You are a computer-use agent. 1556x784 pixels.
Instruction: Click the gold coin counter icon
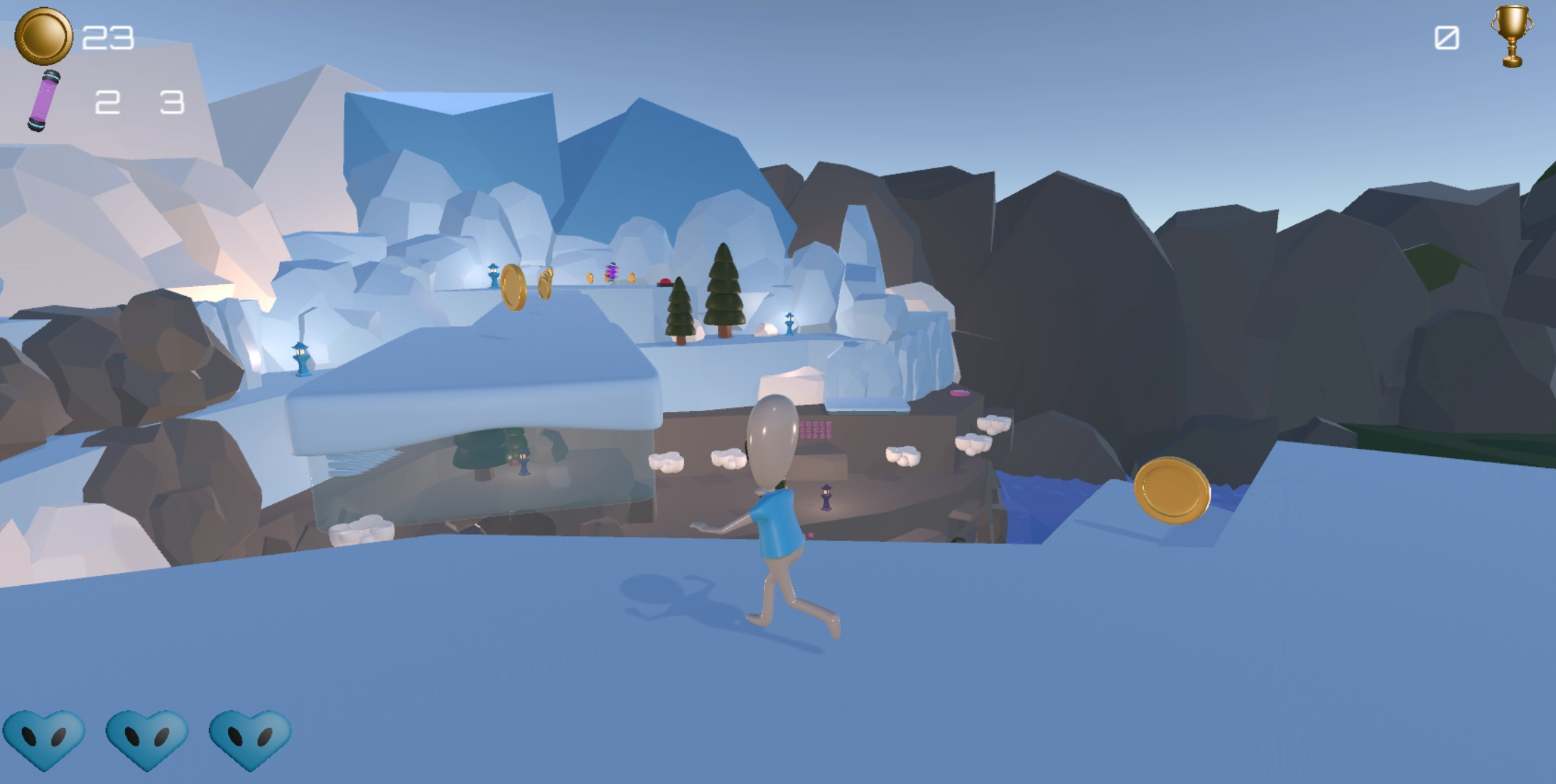[x=44, y=37]
